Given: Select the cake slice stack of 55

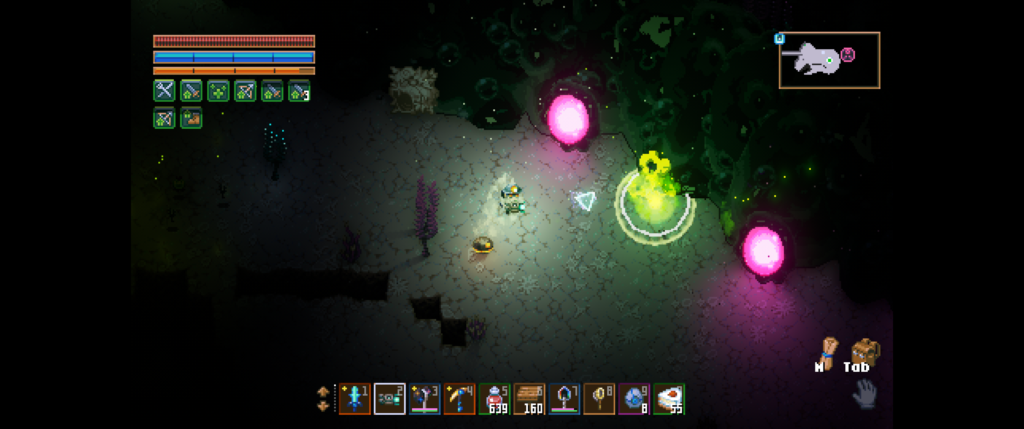Looking at the screenshot, I should 669,399.
